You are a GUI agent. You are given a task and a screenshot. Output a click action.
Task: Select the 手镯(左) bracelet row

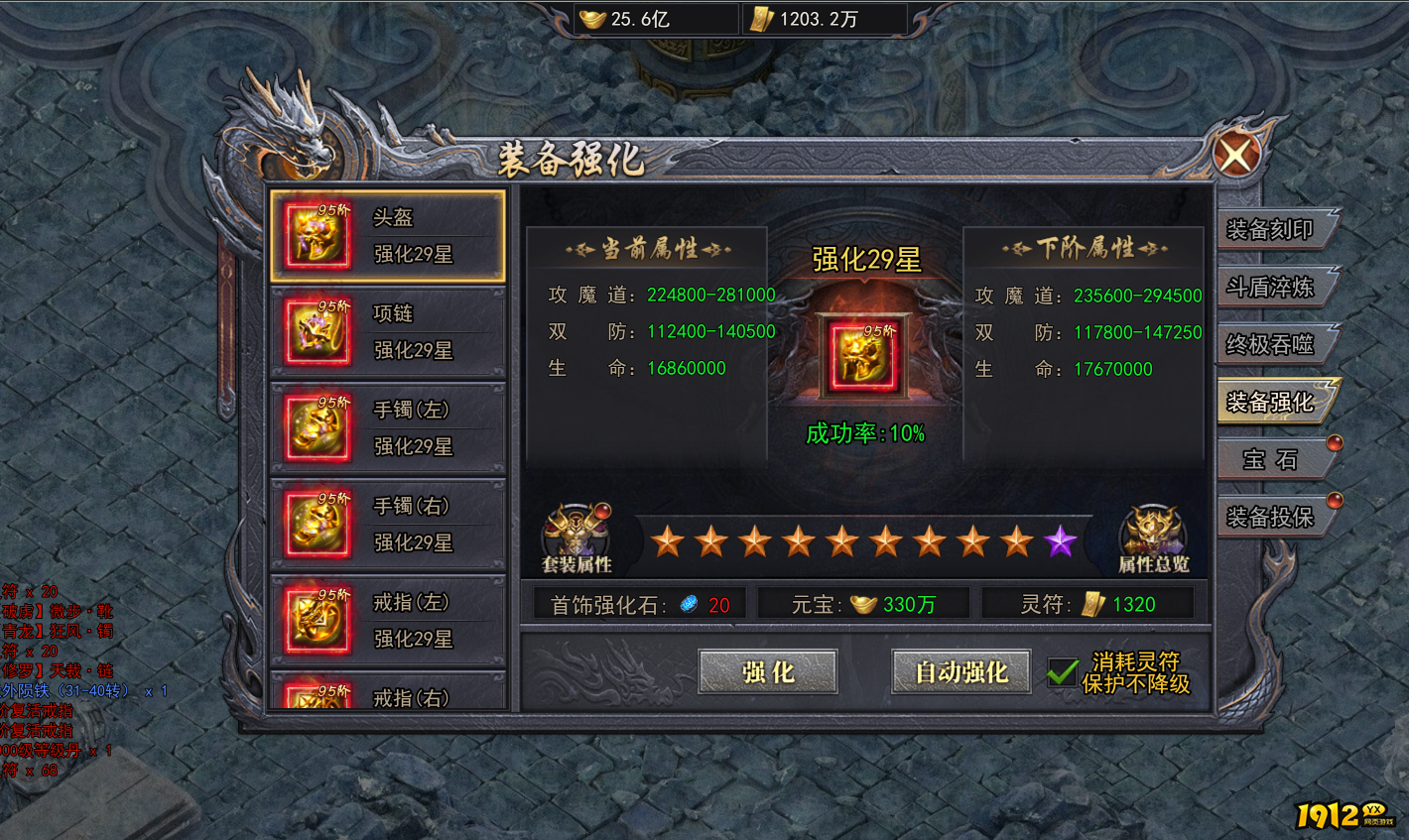(x=388, y=428)
